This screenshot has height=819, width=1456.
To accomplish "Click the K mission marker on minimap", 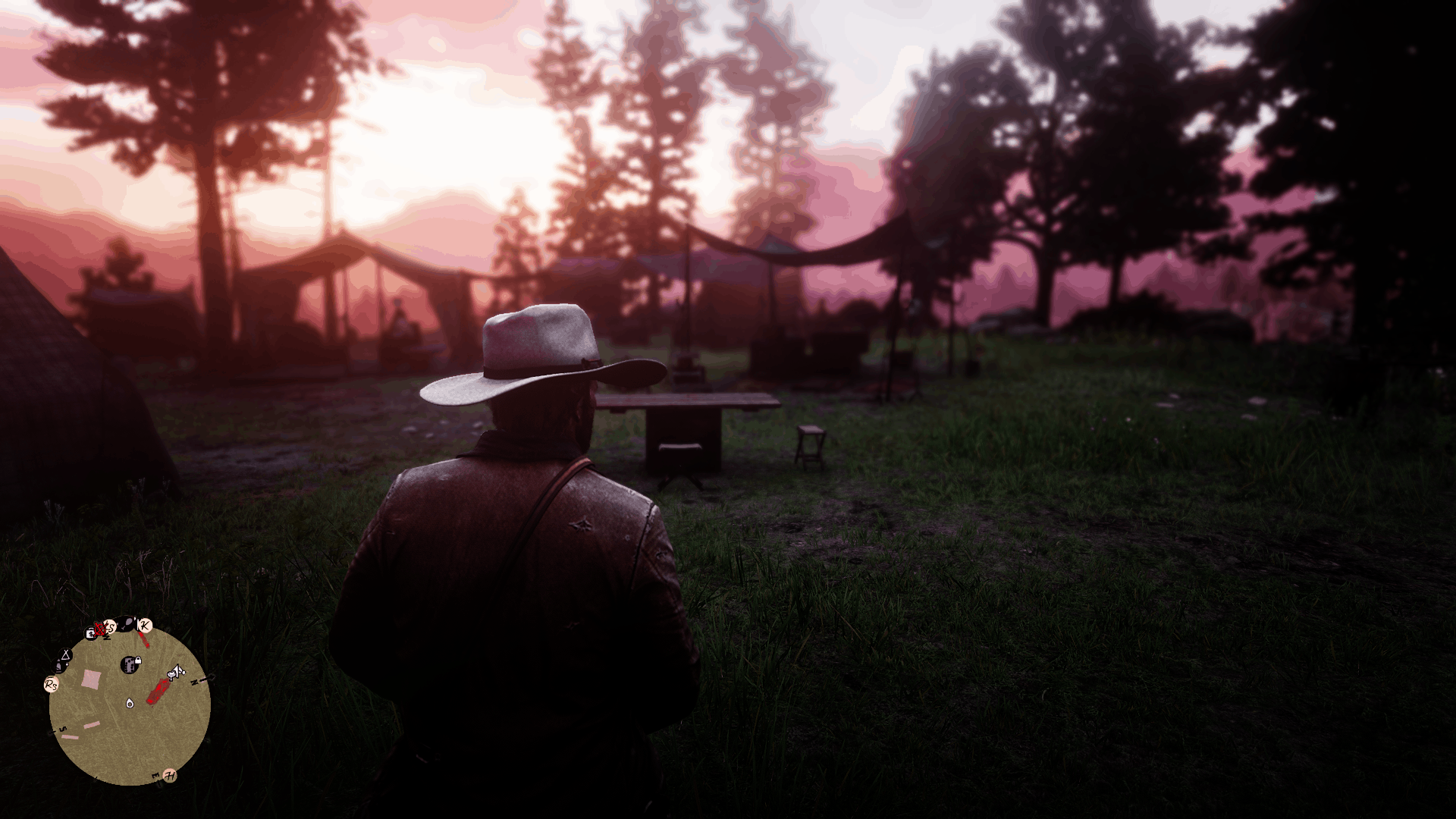I will pyautogui.click(x=145, y=626).
